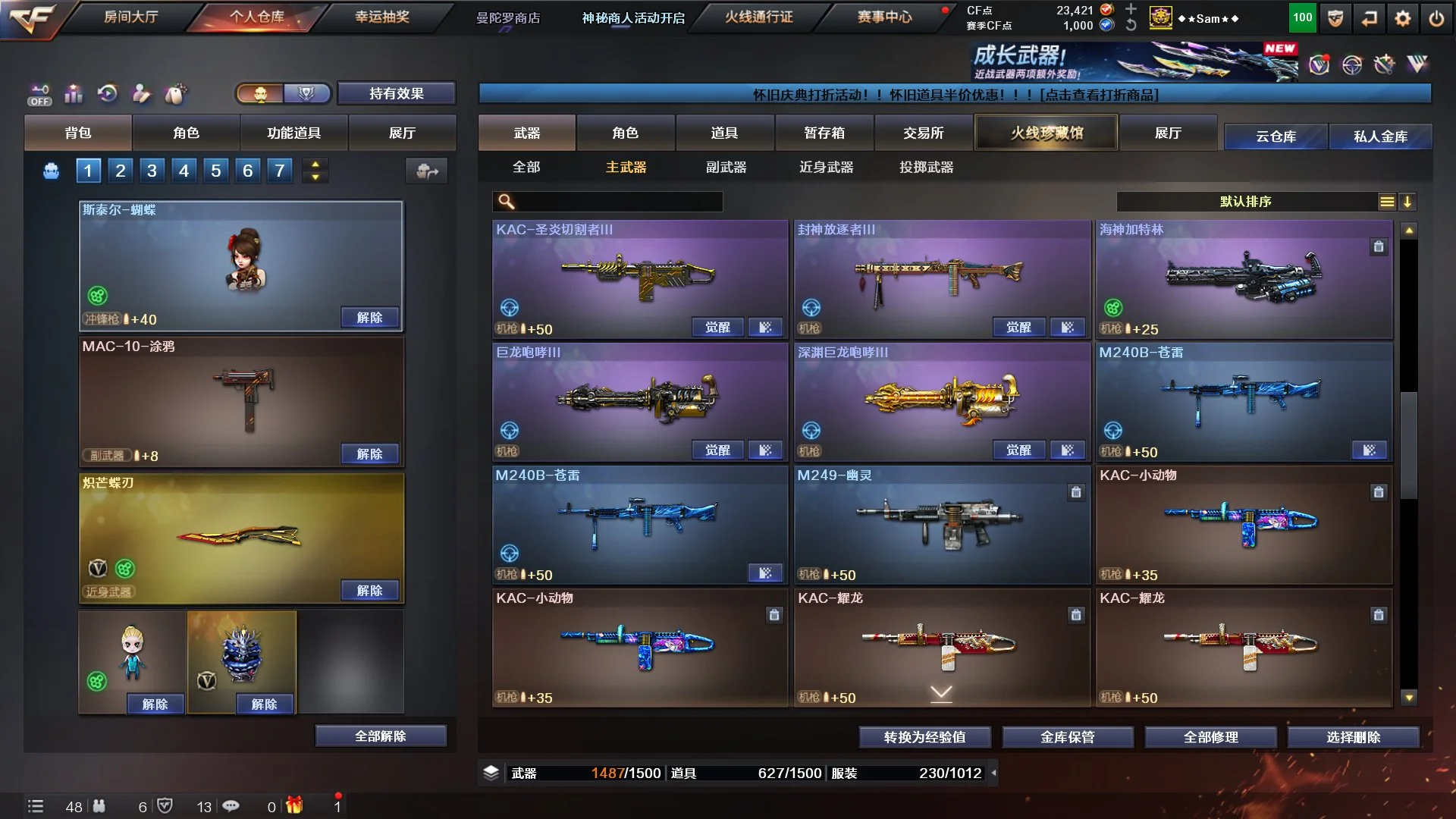
Task: Open the 默认排序 sort dropdown
Action: [1245, 202]
